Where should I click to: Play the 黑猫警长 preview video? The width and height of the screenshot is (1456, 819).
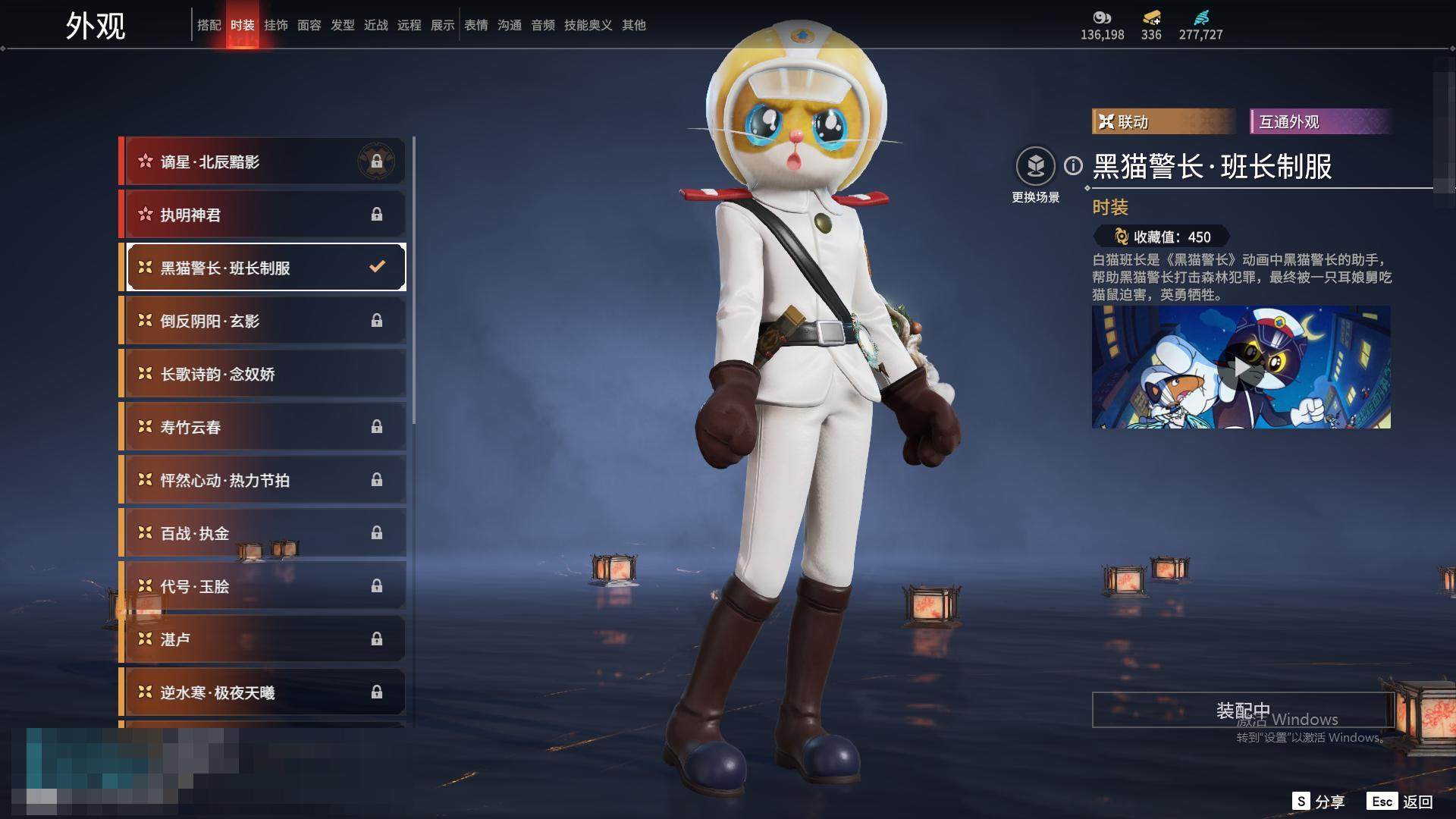pos(1241,368)
